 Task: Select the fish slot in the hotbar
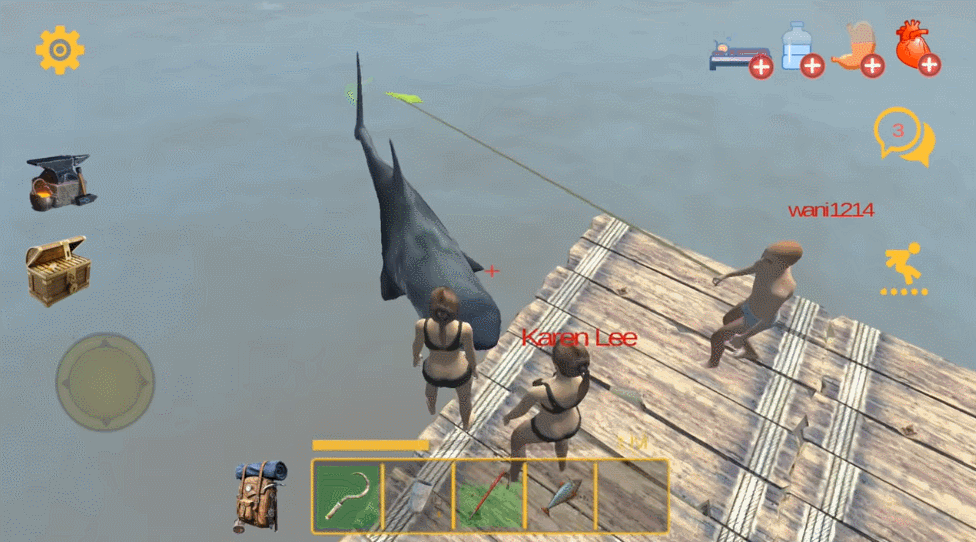[x=560, y=495]
